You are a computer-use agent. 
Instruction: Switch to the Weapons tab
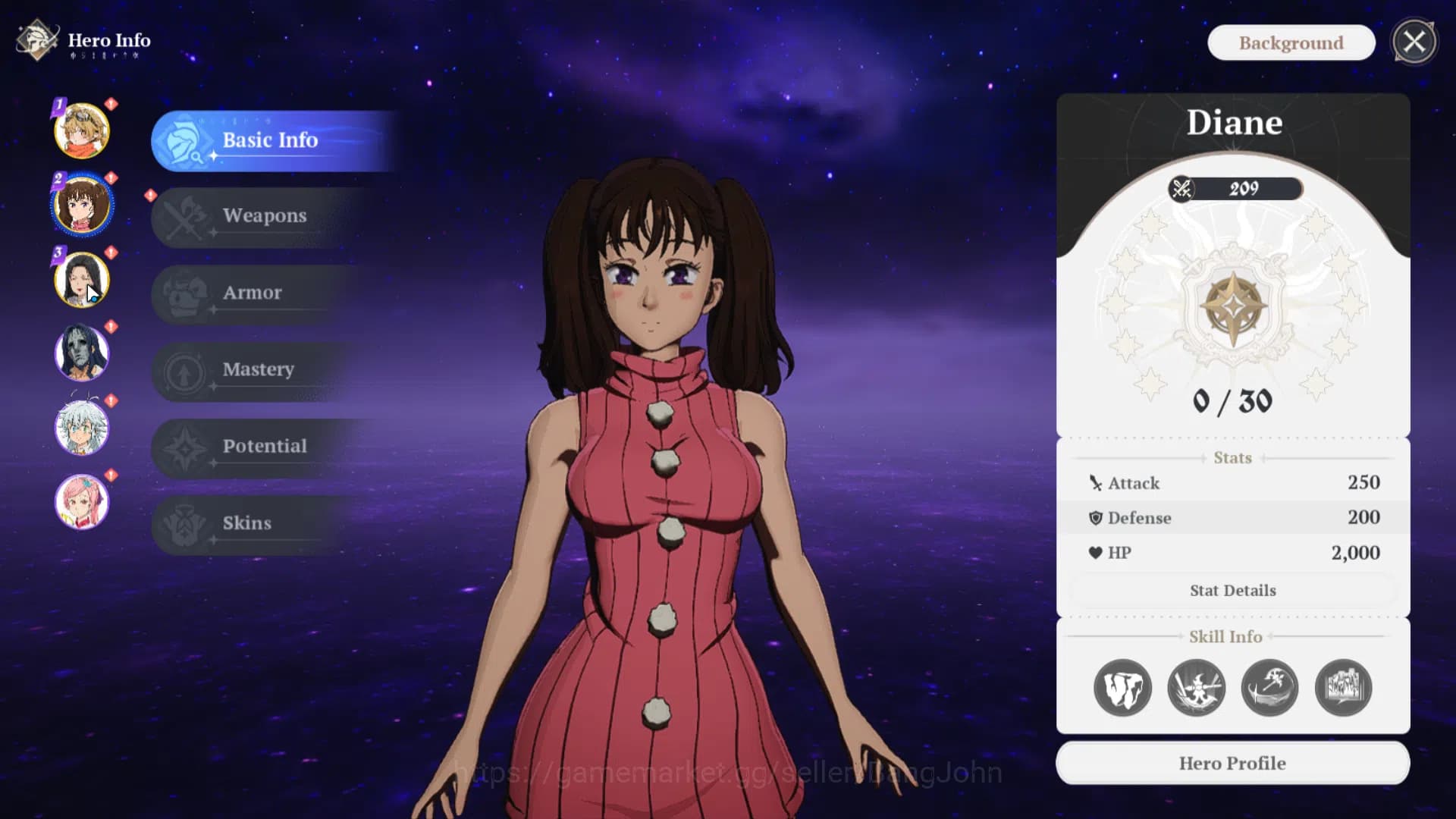(264, 216)
